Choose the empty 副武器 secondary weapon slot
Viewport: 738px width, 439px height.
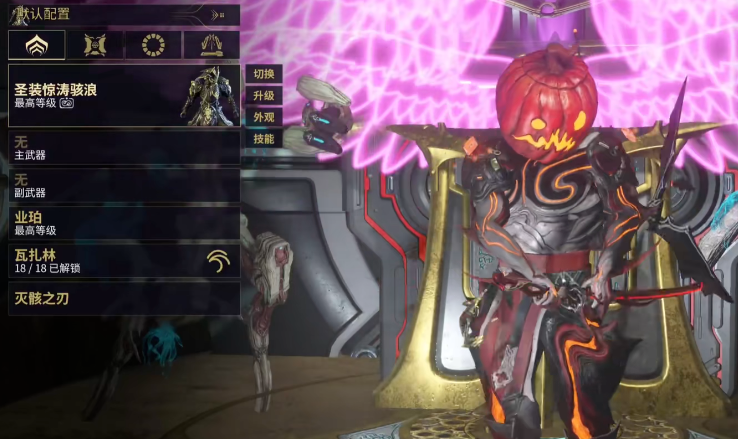(x=123, y=185)
